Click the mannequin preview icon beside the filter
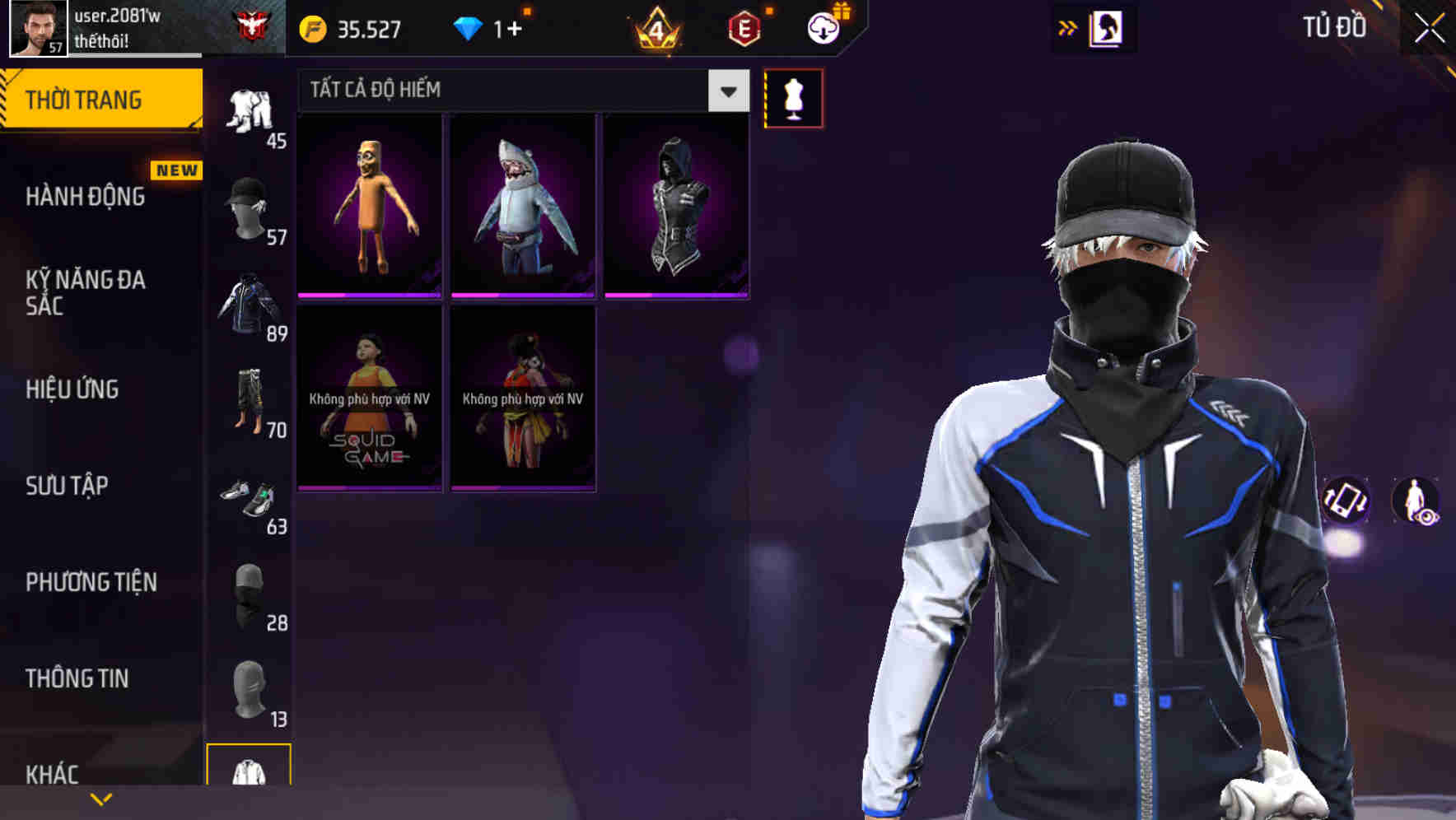This screenshot has width=1456, height=820. coord(793,97)
